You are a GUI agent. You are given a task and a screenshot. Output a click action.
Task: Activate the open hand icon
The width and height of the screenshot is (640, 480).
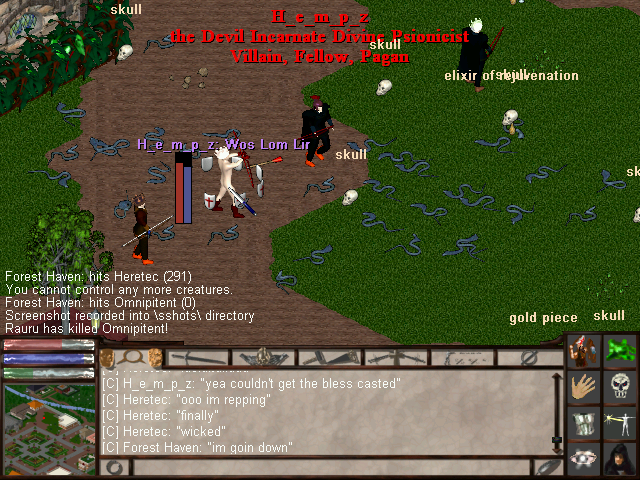point(584,387)
